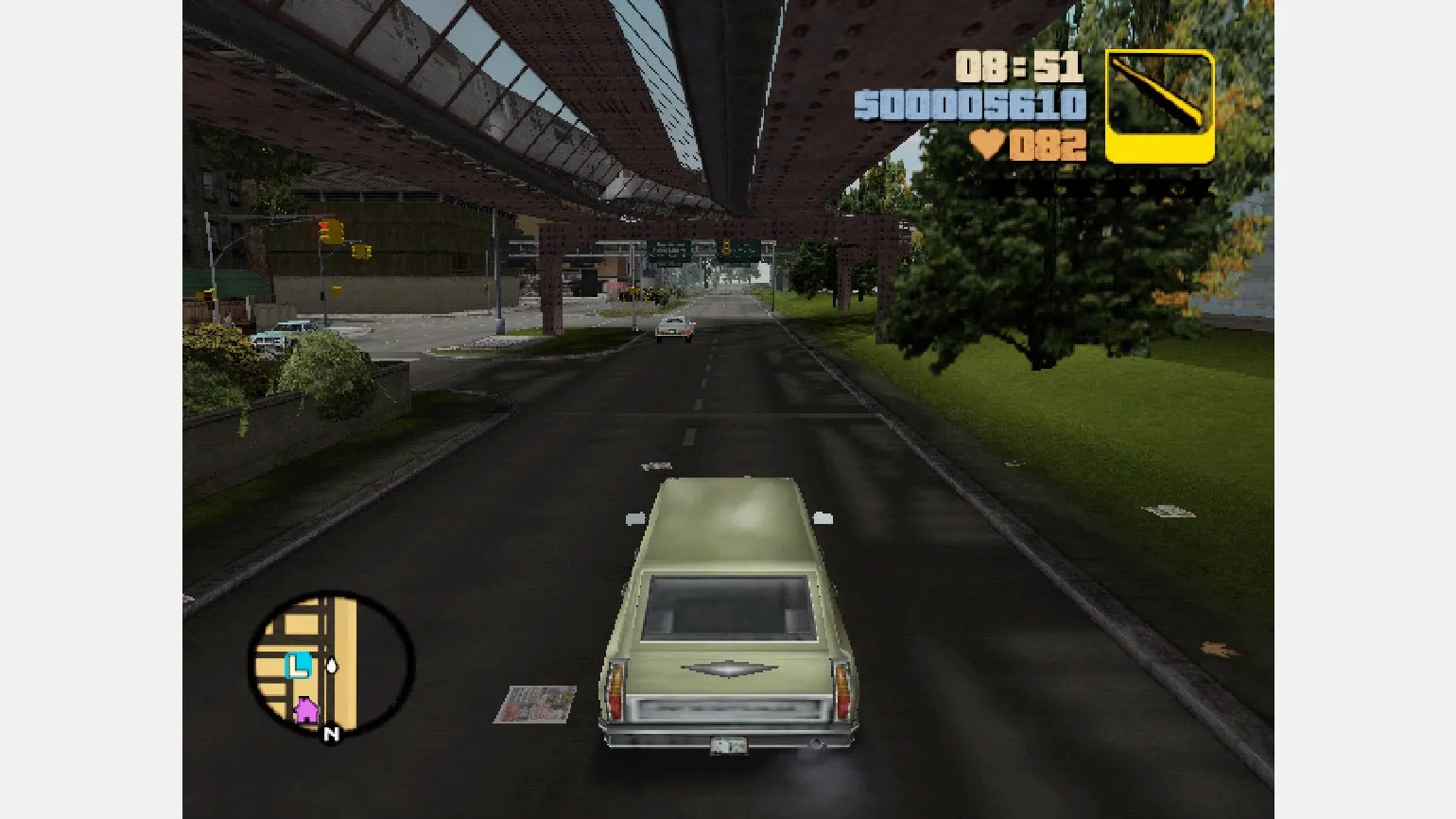Select the pink safehouse marker on radar
This screenshot has height=819, width=1456.
pyautogui.click(x=306, y=709)
